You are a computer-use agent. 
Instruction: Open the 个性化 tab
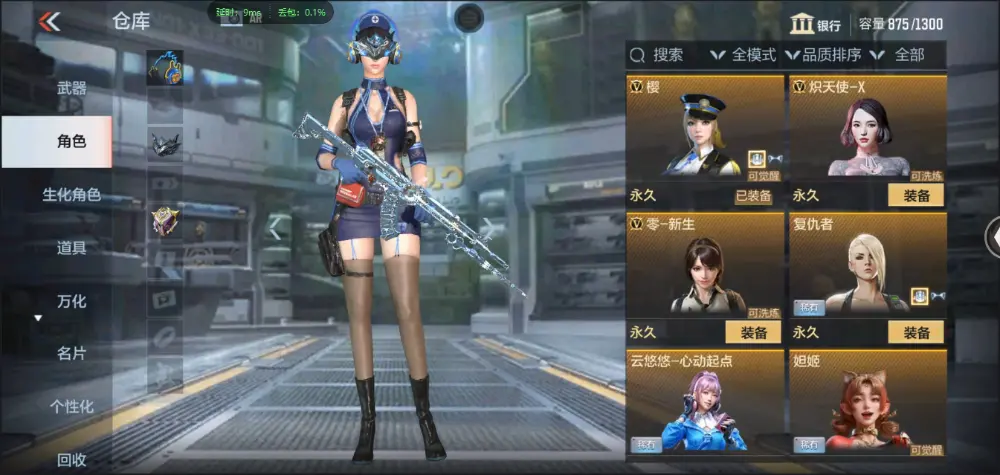[x=71, y=406]
